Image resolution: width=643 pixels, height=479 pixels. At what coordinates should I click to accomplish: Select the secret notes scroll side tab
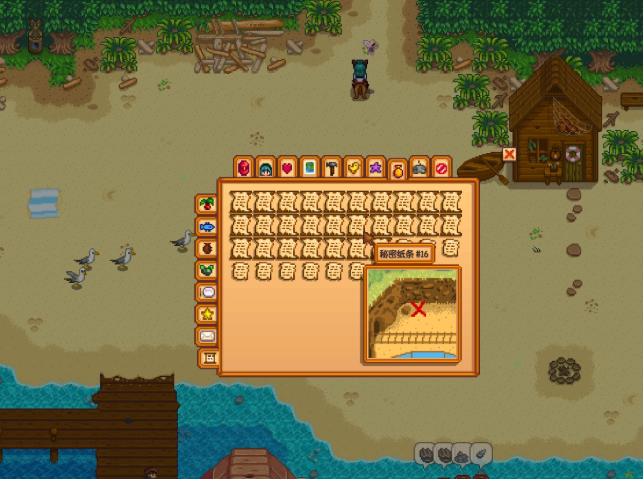tap(209, 358)
